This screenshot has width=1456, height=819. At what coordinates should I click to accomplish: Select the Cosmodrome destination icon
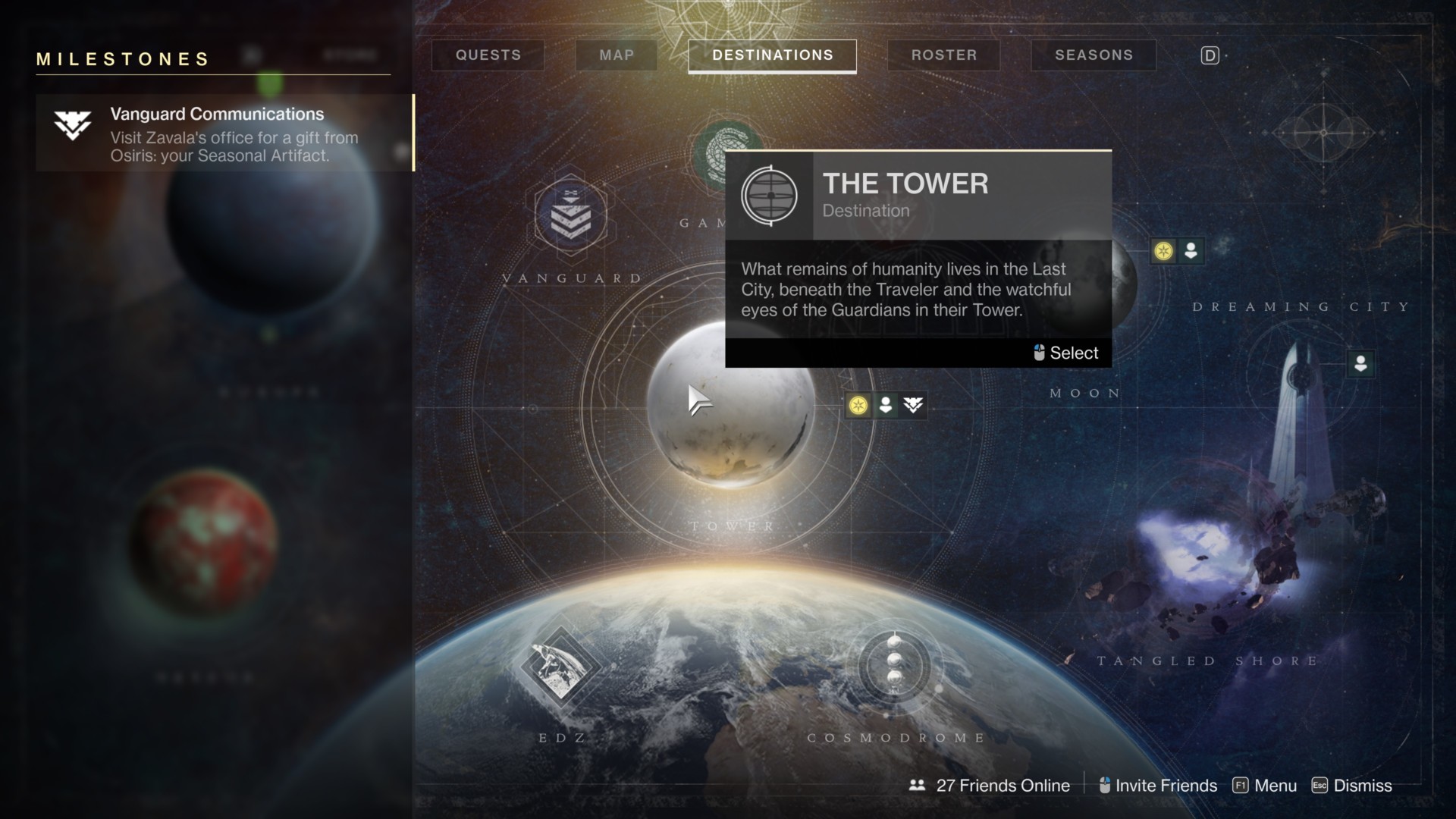tap(895, 666)
